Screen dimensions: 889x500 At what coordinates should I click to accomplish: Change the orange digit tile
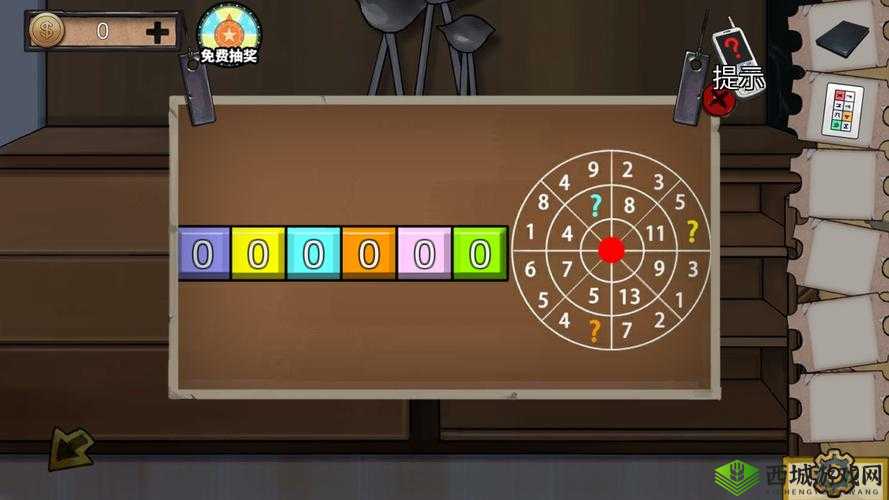(369, 254)
